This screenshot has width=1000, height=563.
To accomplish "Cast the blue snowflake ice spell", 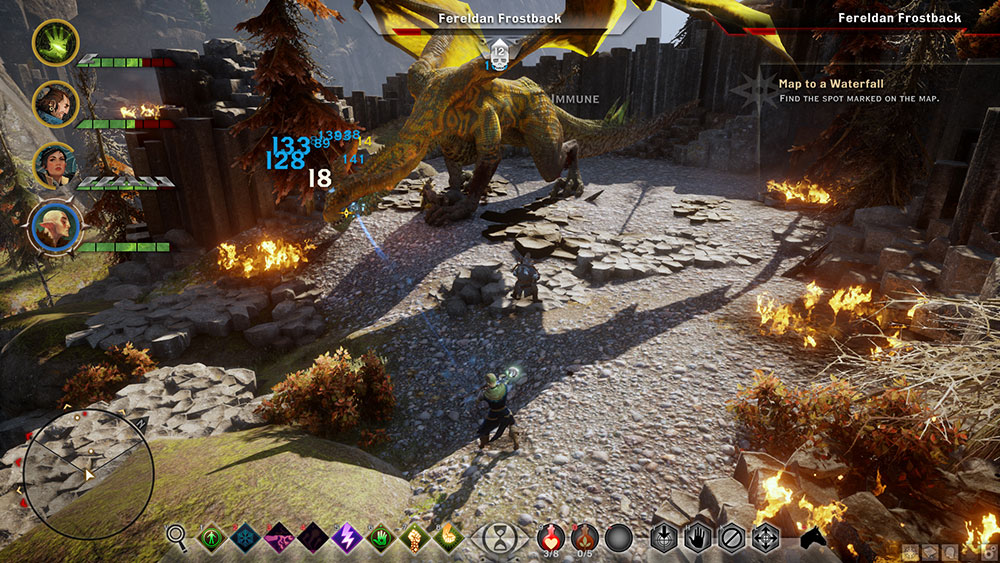I will pos(246,538).
